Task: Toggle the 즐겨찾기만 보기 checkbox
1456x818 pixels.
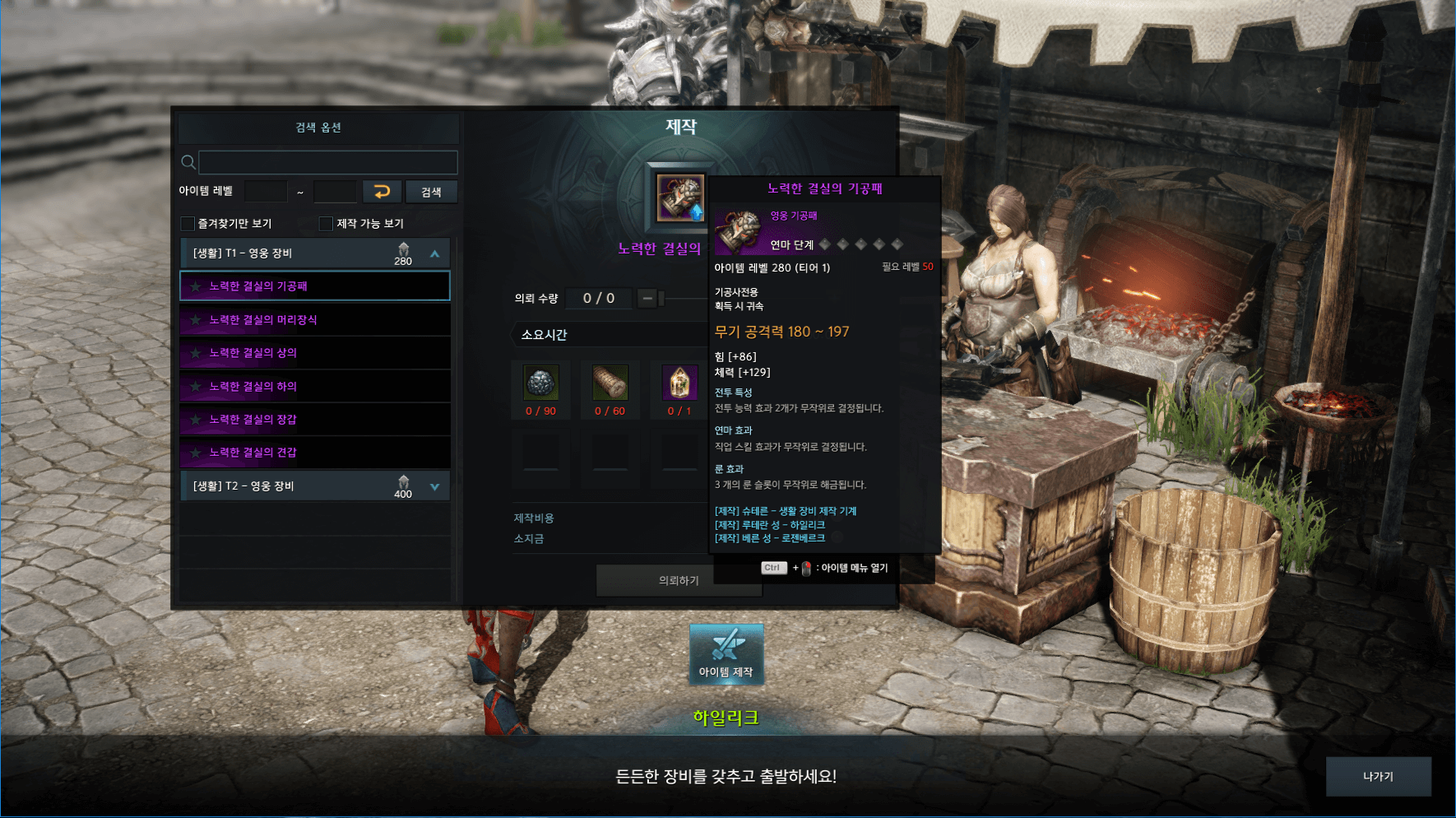Action: point(188,224)
